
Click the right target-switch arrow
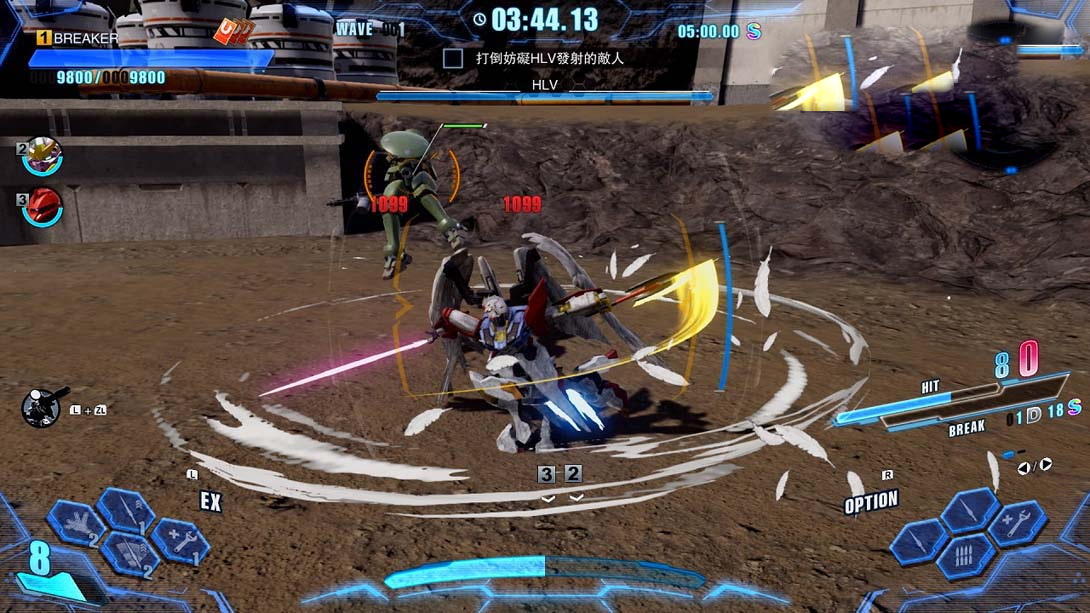coord(1045,464)
